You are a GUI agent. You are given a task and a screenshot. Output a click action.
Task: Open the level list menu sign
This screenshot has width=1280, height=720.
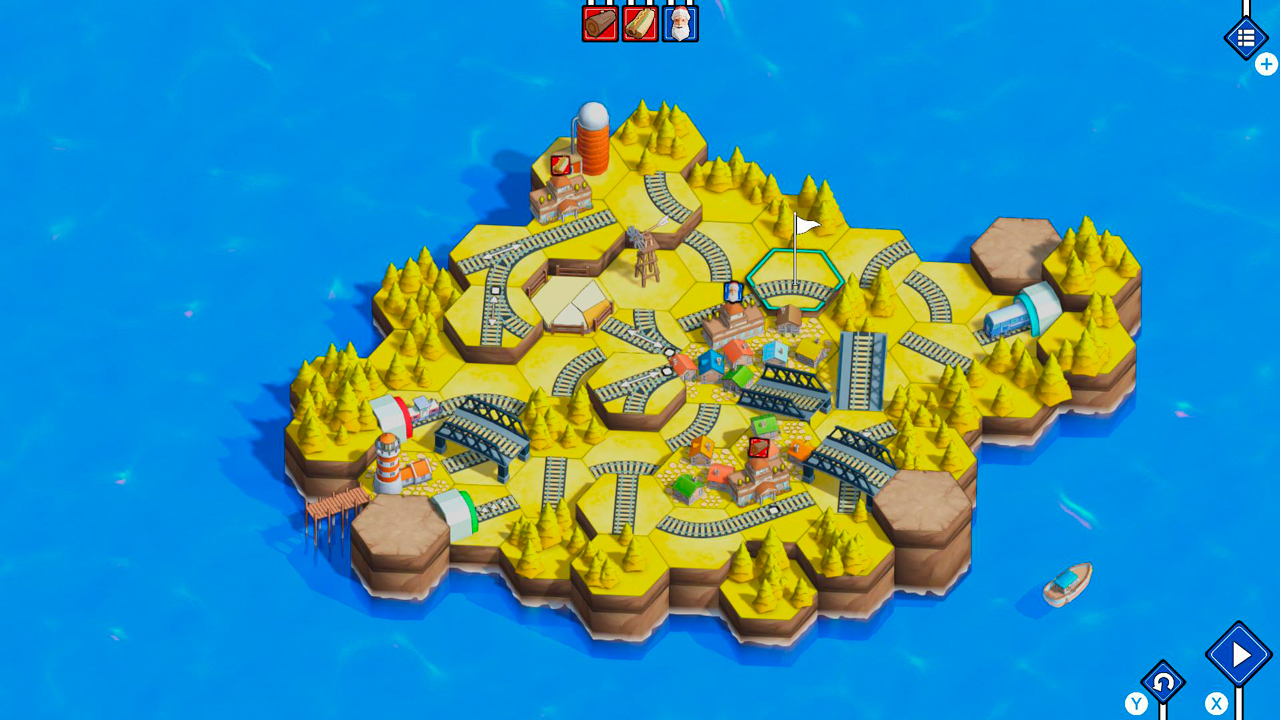(1246, 36)
